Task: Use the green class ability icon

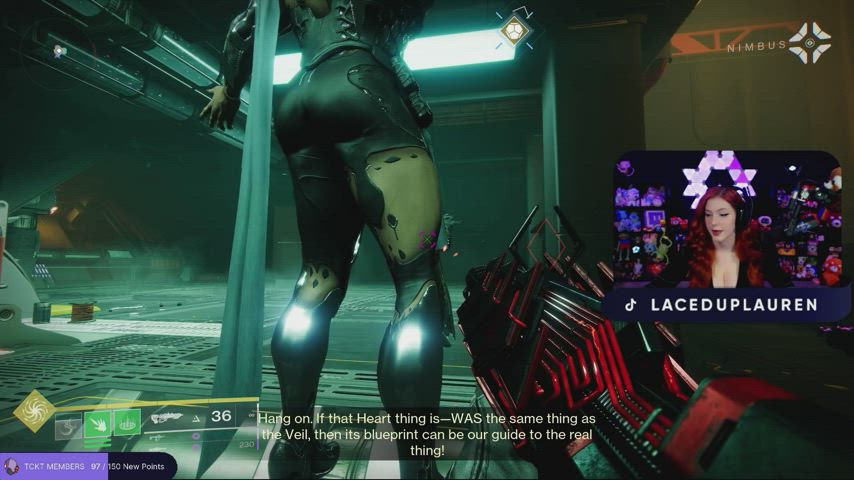Action: (127, 424)
